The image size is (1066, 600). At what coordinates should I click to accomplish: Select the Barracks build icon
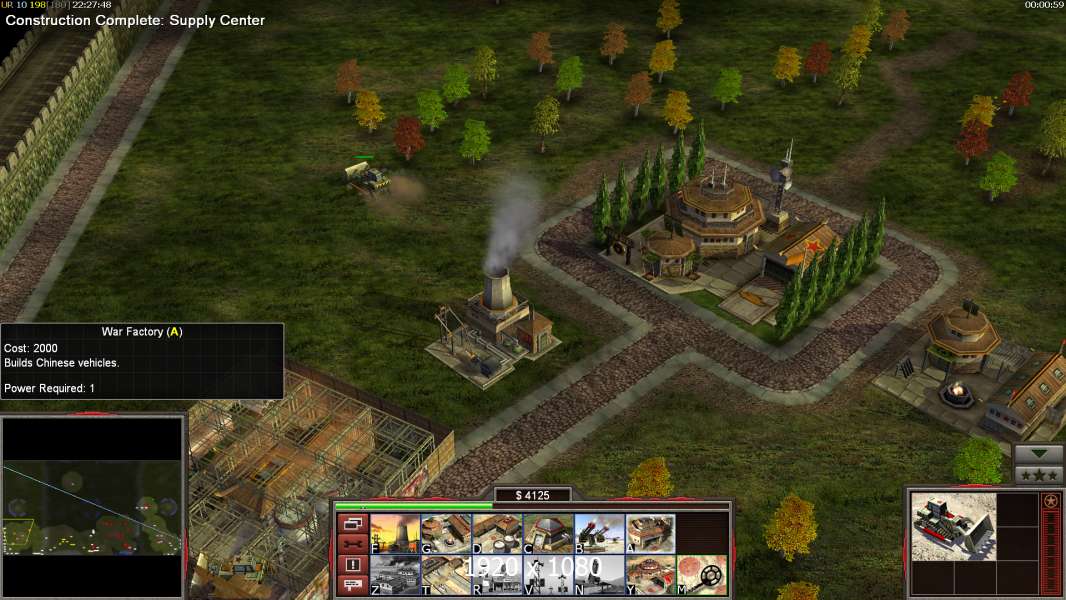[x=446, y=534]
